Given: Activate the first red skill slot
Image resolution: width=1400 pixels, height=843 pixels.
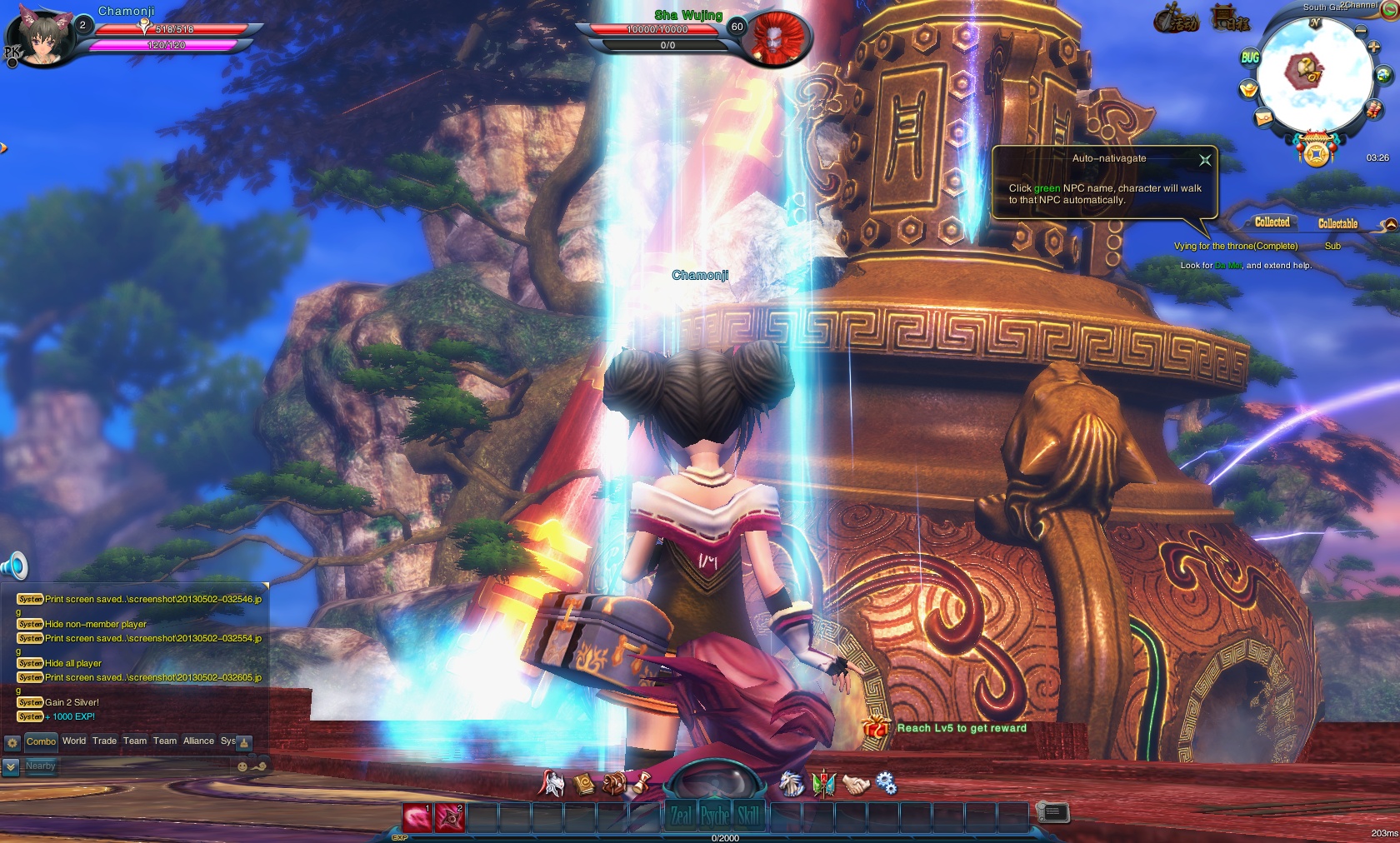Looking at the screenshot, I should [417, 817].
